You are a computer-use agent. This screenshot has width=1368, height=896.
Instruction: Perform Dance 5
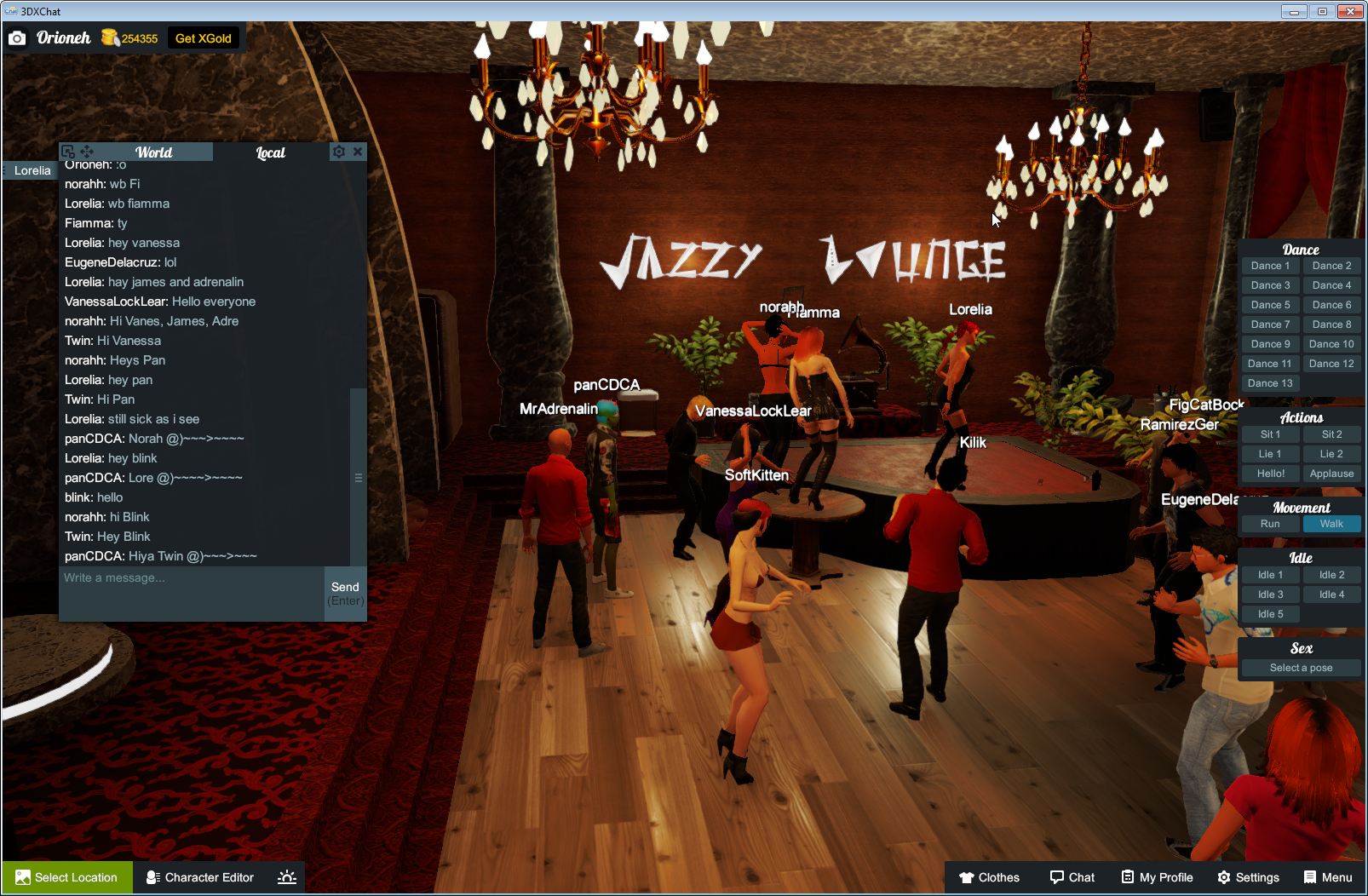(x=1270, y=304)
